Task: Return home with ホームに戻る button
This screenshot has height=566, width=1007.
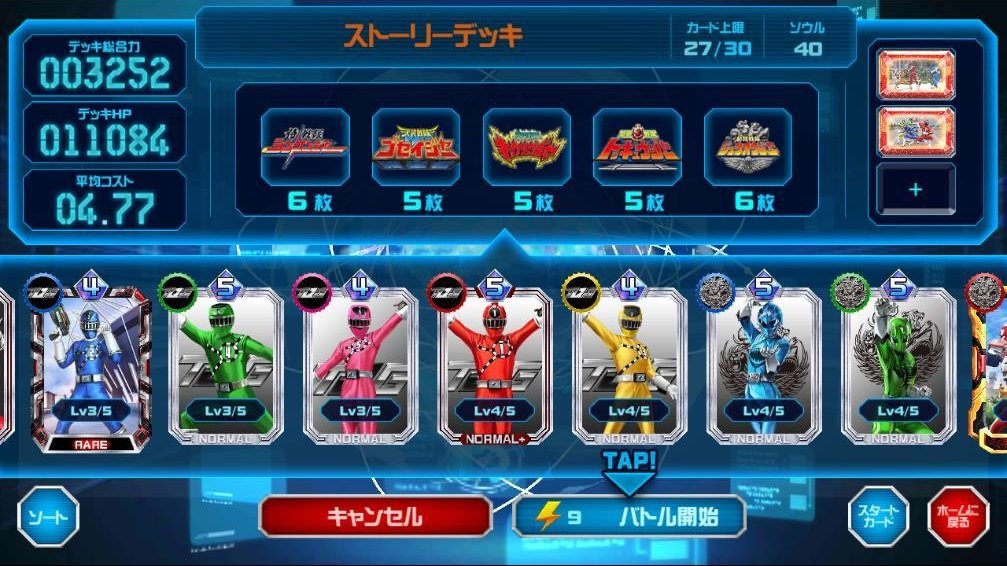Action: click(x=957, y=517)
